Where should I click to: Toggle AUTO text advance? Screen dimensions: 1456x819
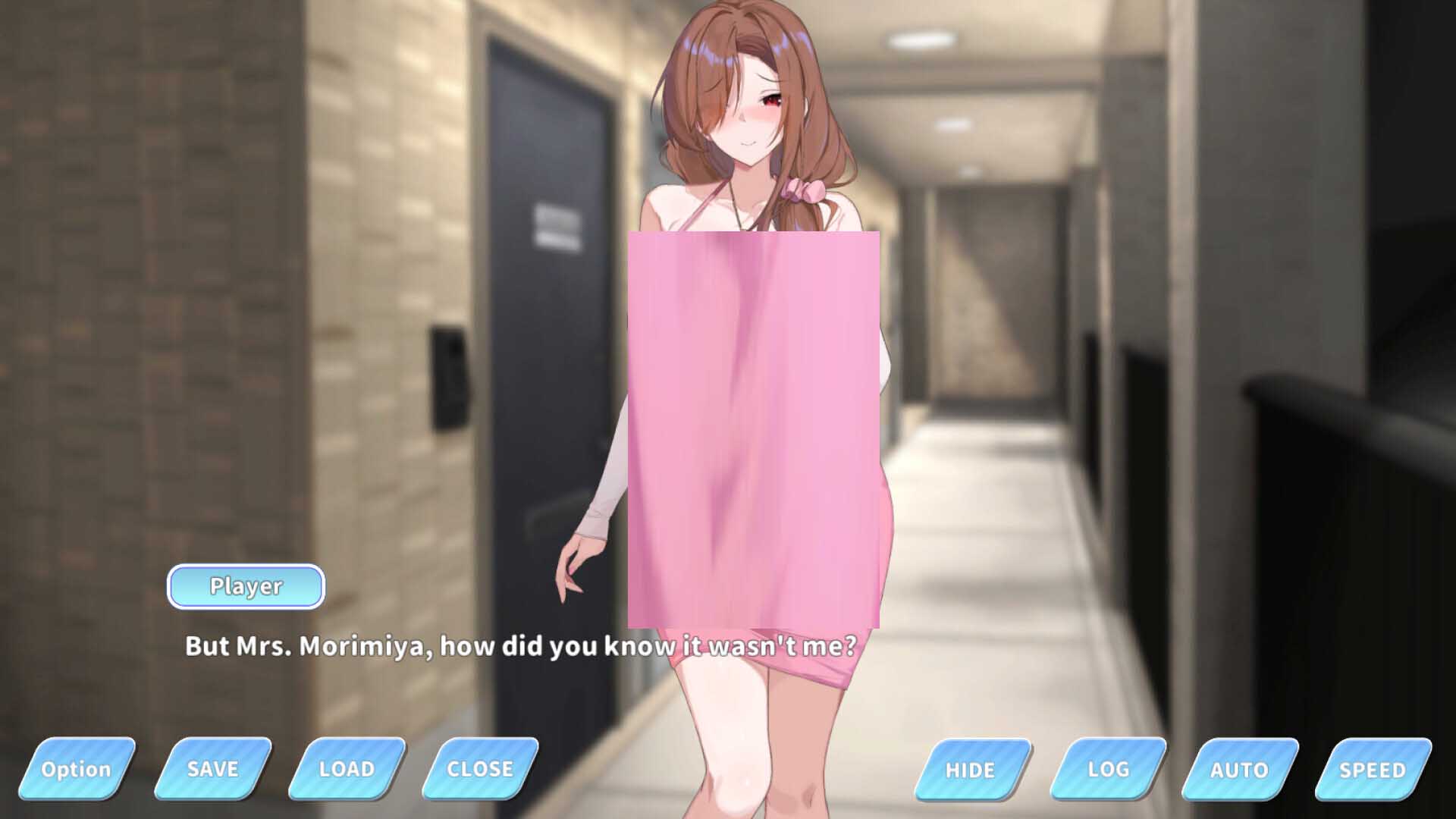point(1239,770)
